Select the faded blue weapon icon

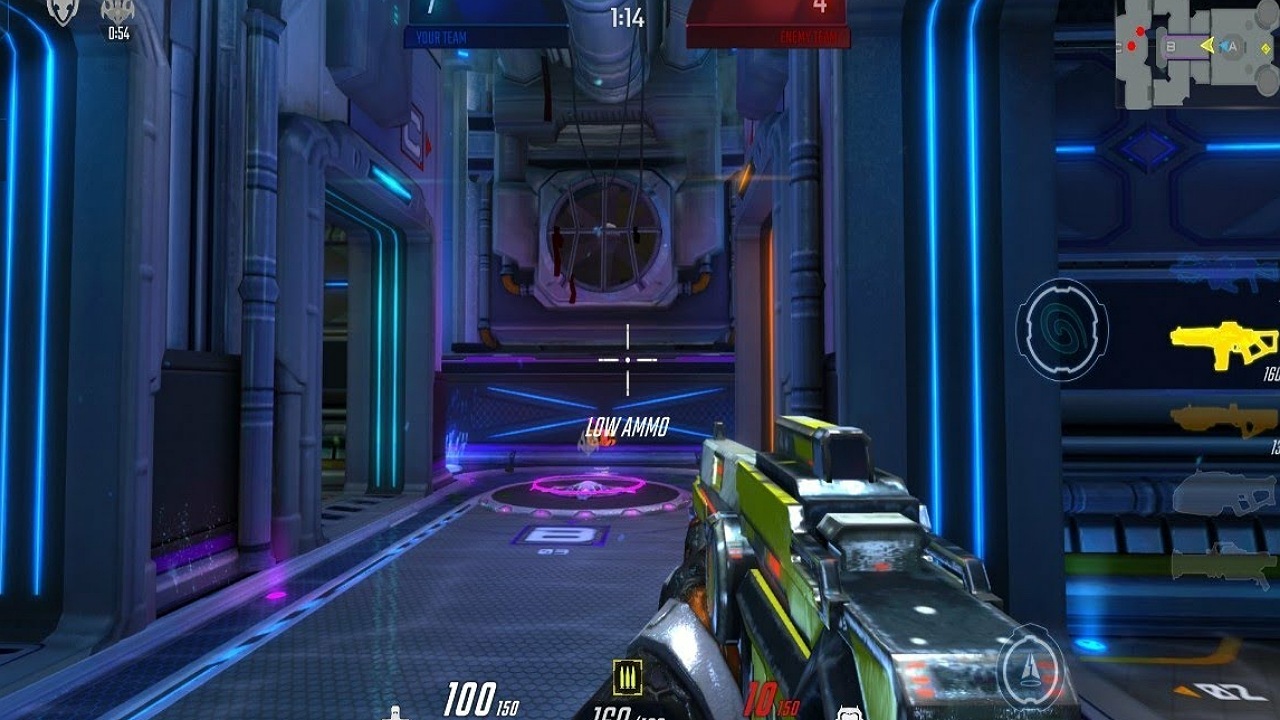(1224, 270)
